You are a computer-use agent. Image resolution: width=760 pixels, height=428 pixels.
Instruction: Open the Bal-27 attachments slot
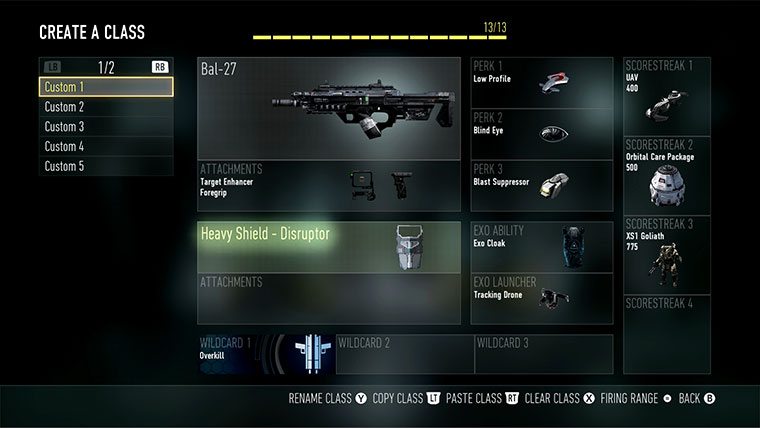click(329, 186)
